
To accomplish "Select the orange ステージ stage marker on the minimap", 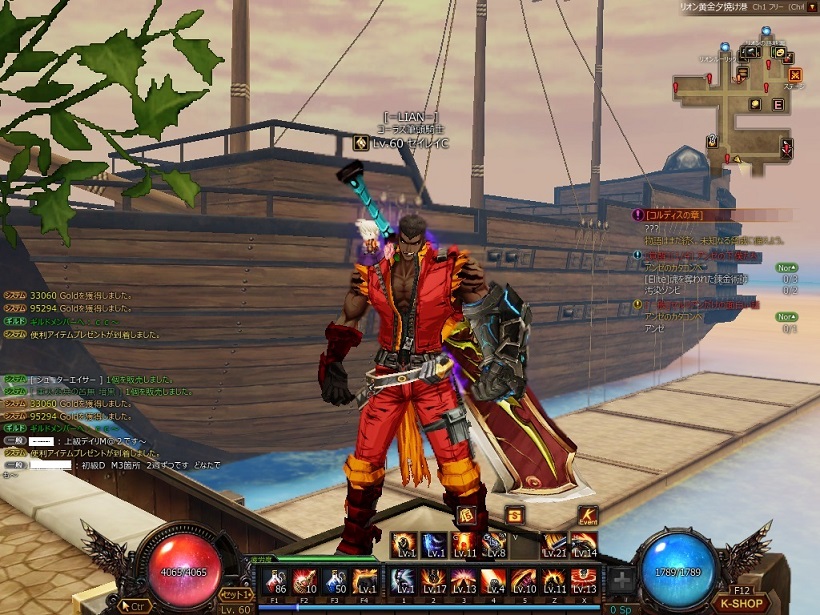I will tap(795, 75).
